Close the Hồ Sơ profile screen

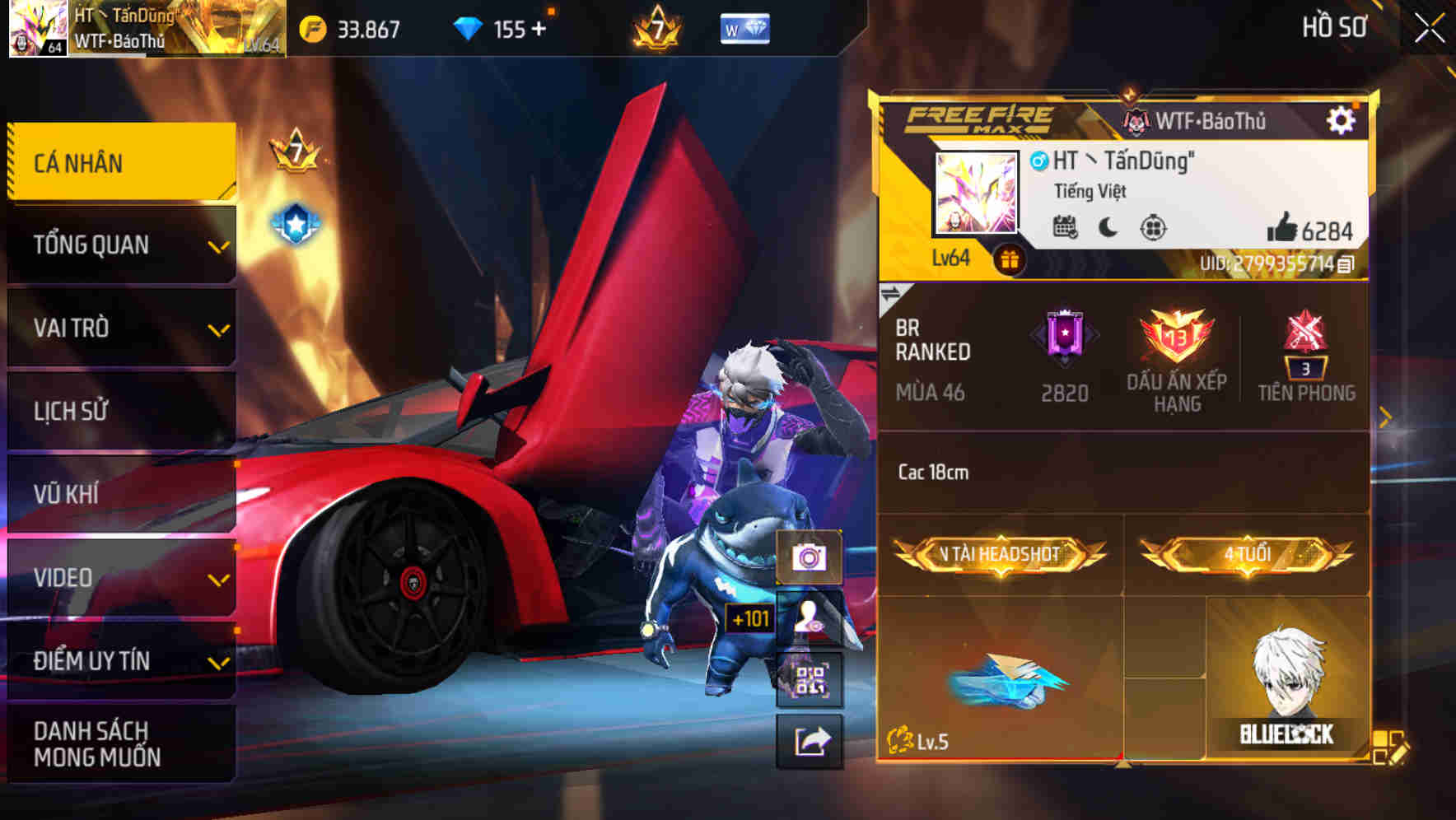click(x=1429, y=28)
